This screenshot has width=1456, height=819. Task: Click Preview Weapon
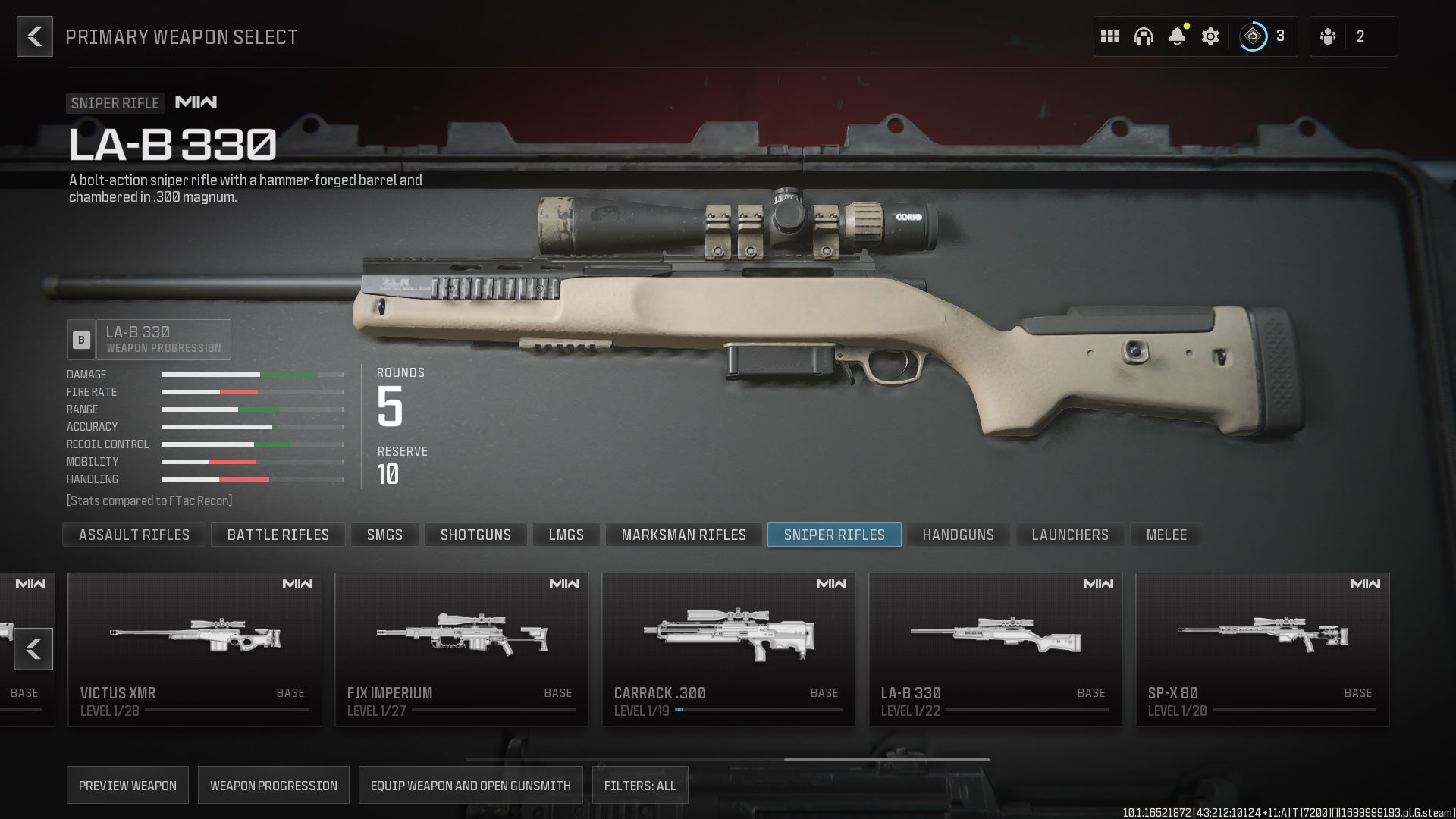(x=127, y=785)
